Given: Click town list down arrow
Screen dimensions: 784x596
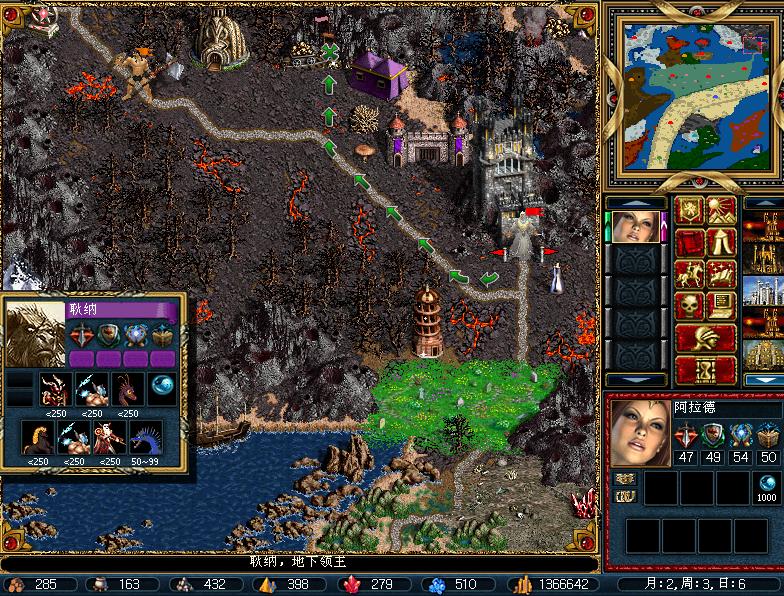Looking at the screenshot, I should coord(765,380).
